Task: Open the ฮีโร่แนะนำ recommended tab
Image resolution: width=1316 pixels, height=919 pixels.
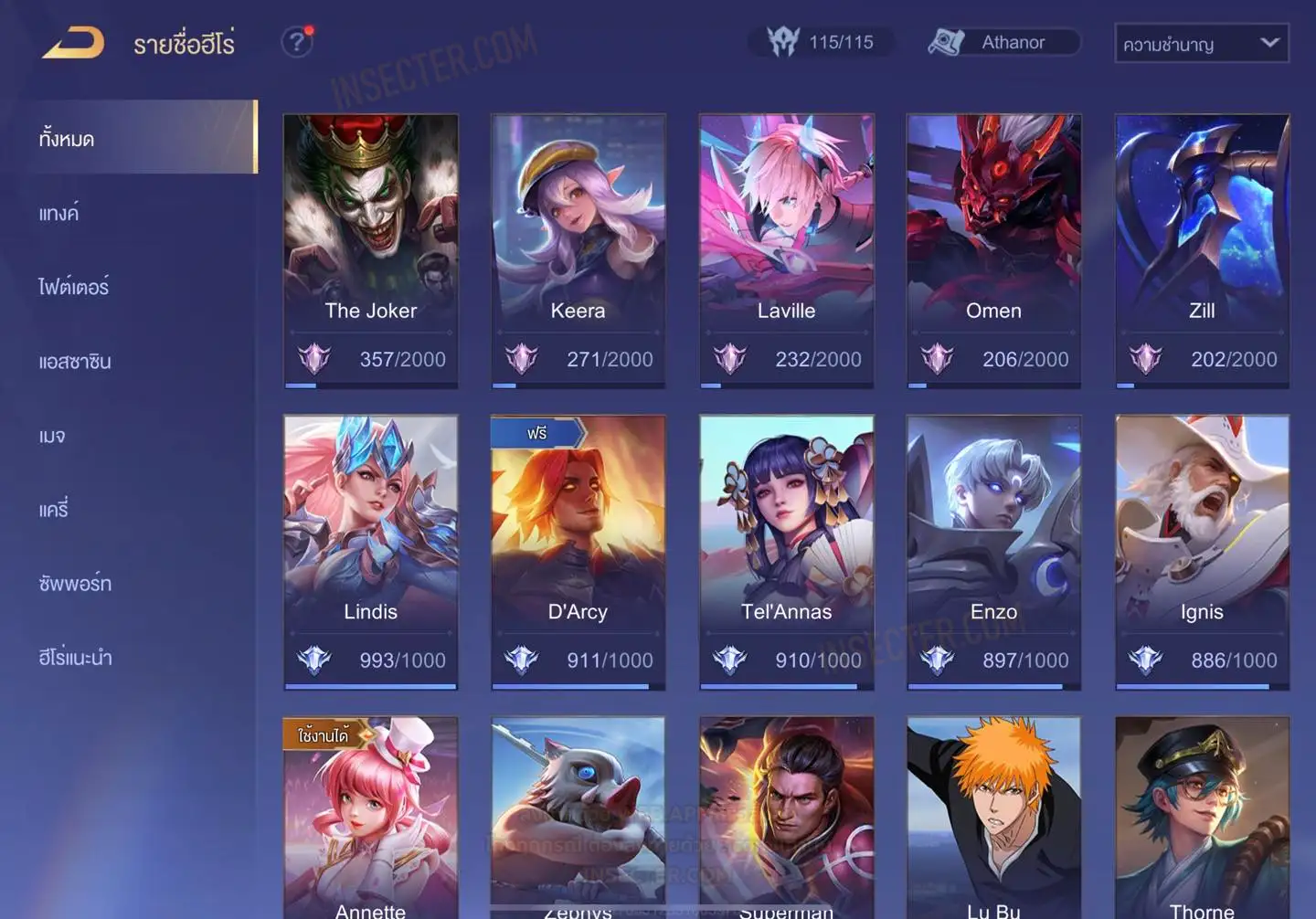Action: (x=75, y=657)
